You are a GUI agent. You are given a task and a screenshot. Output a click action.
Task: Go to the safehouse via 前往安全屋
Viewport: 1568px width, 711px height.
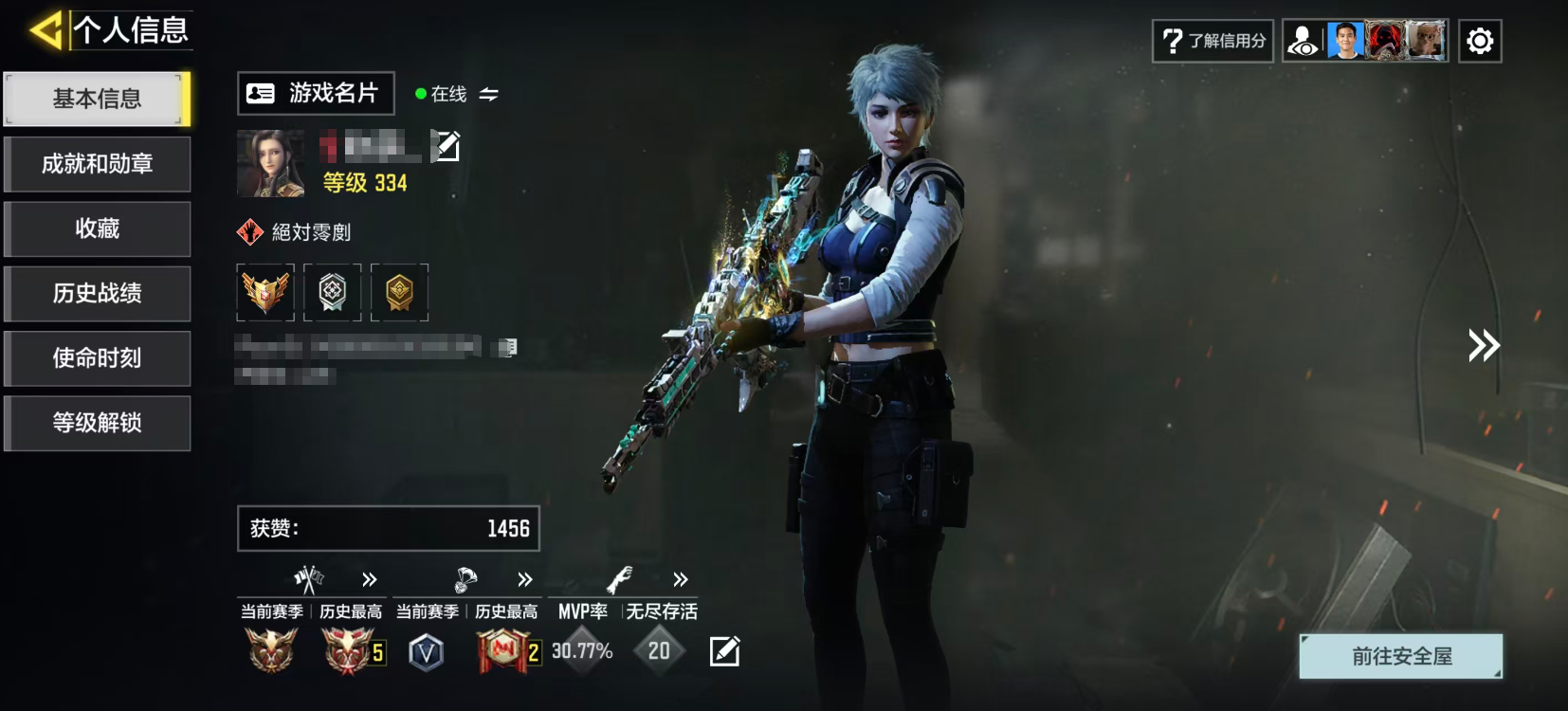pos(1401,656)
